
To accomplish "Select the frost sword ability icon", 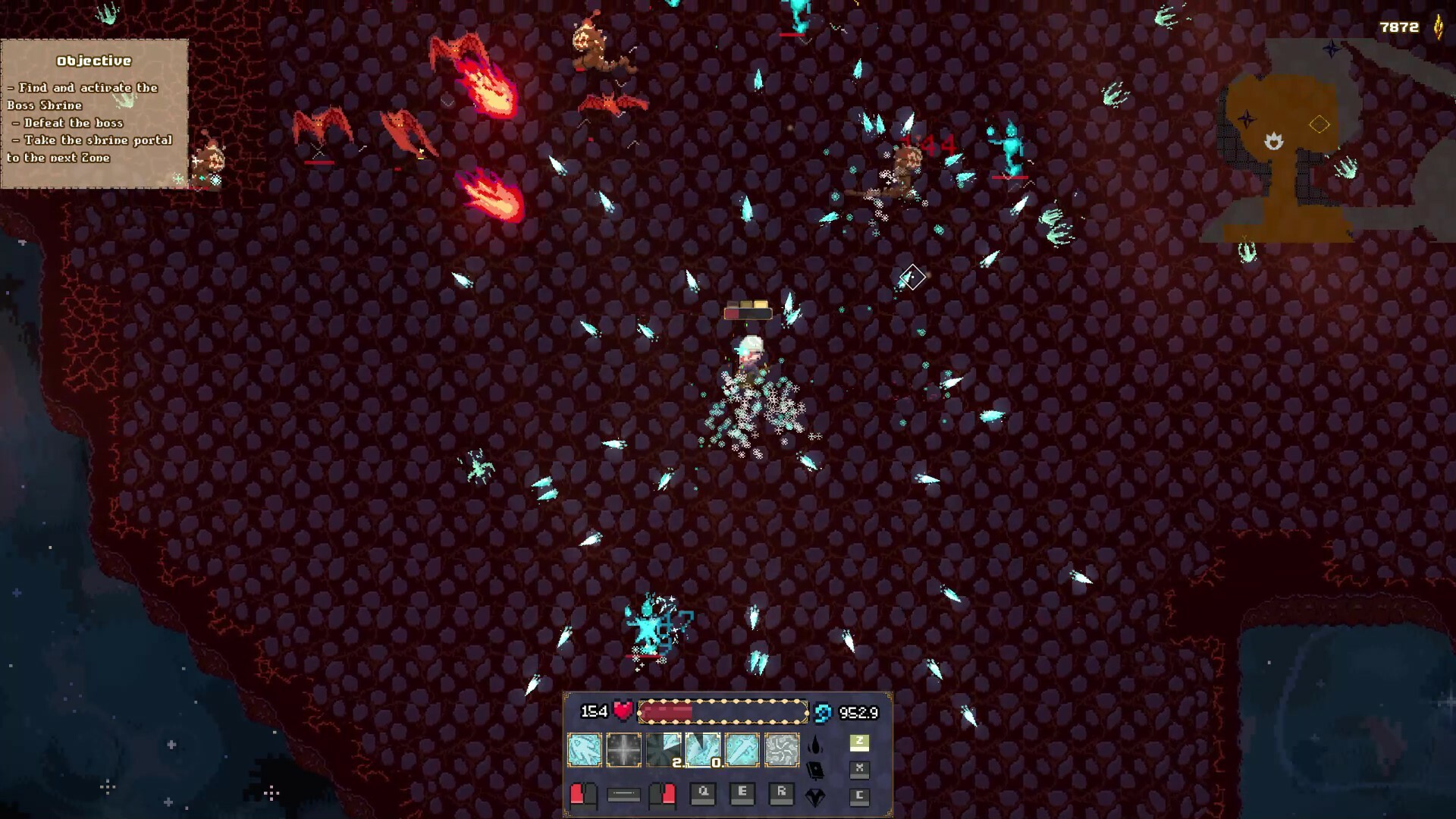I will (742, 748).
